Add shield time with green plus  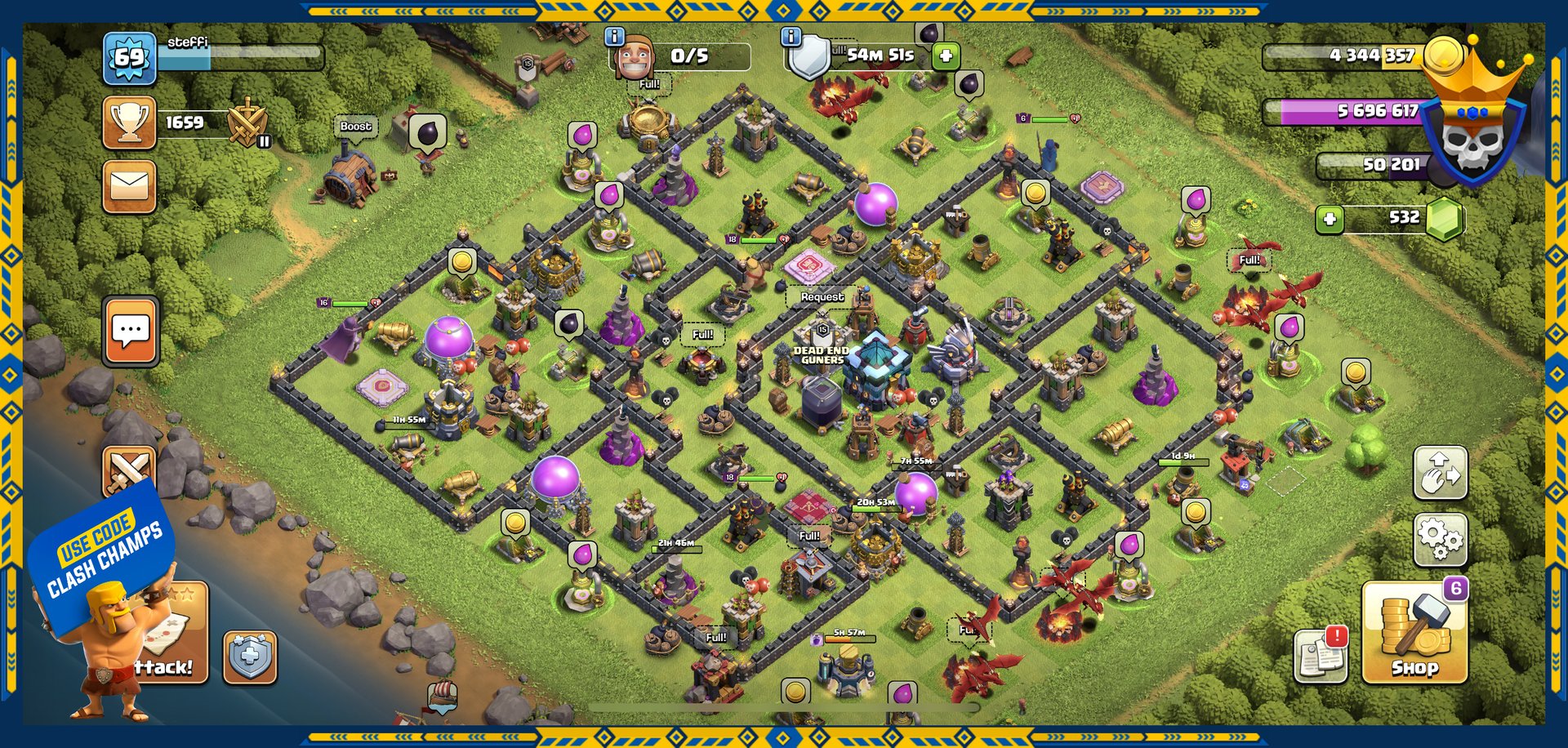point(946,56)
